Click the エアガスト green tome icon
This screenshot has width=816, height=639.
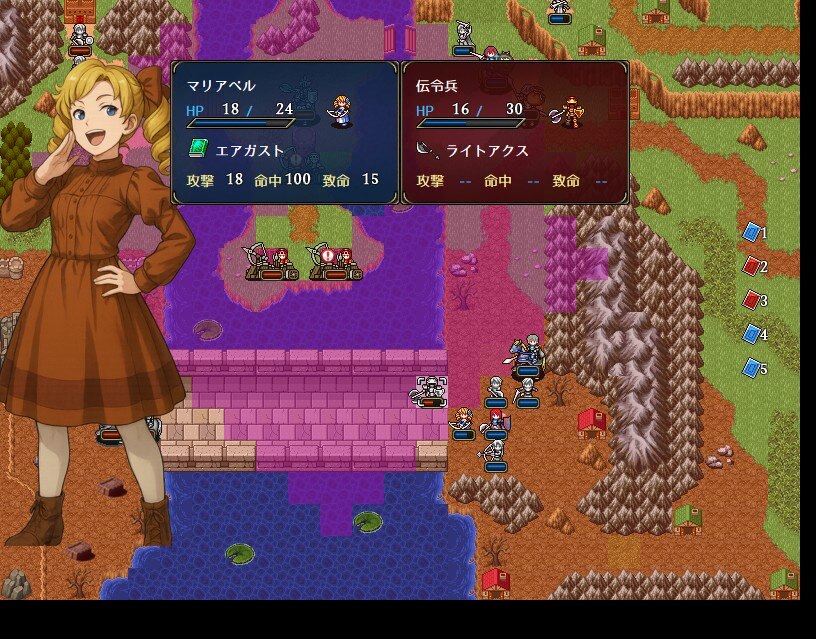(198, 150)
